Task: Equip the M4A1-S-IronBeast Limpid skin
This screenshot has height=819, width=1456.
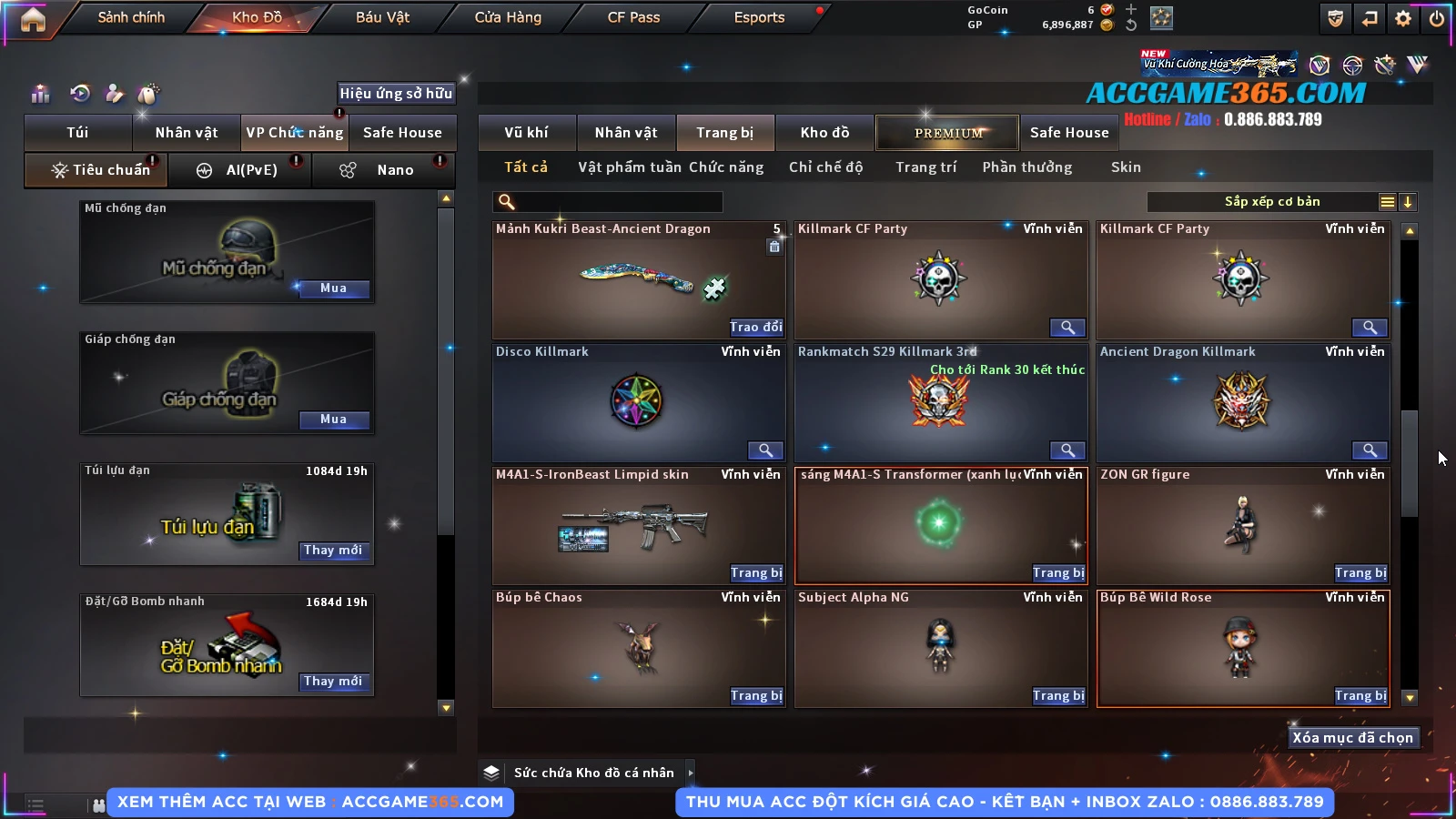Action: coord(756,573)
